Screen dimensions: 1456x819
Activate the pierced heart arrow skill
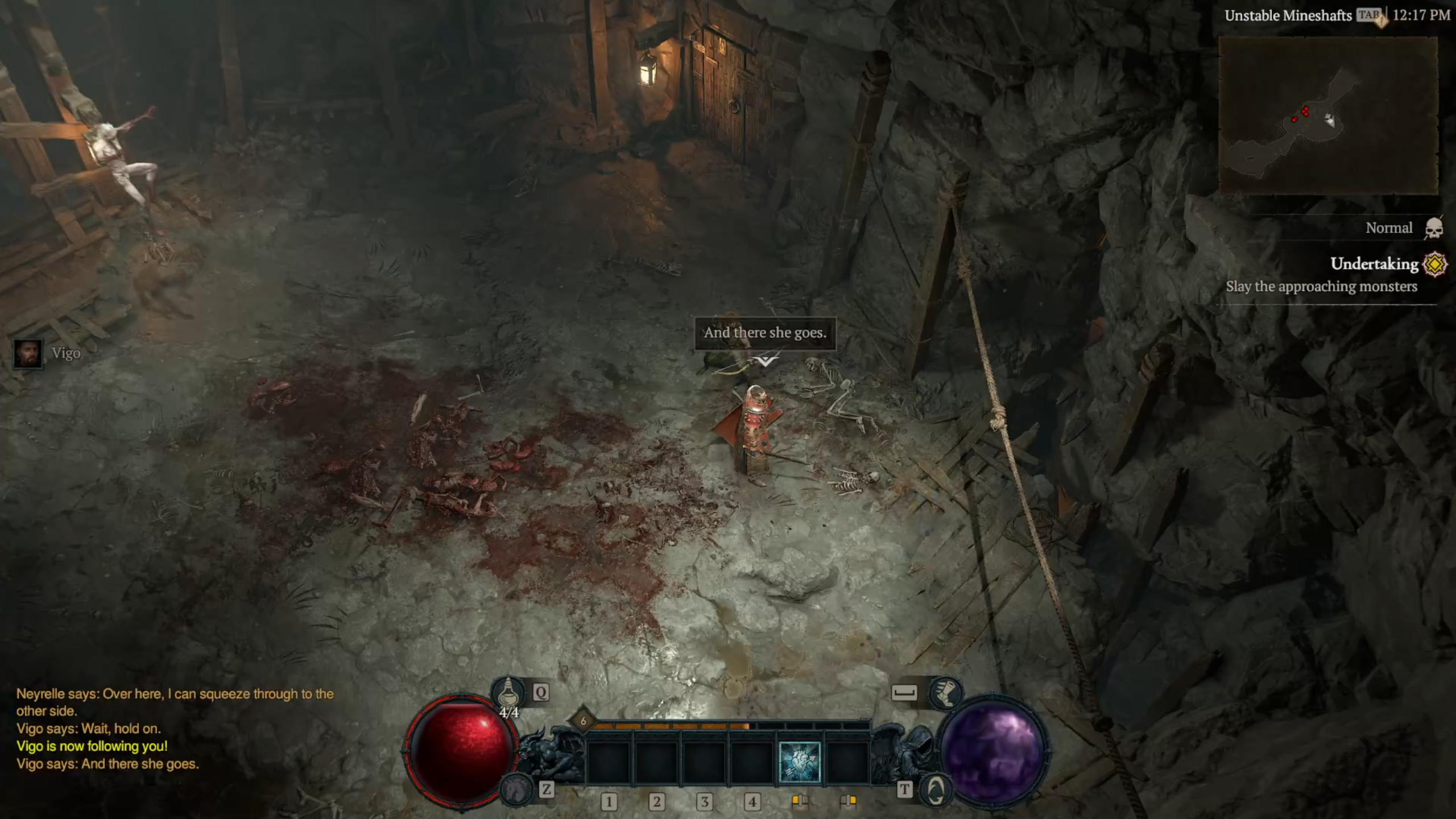tap(800, 762)
